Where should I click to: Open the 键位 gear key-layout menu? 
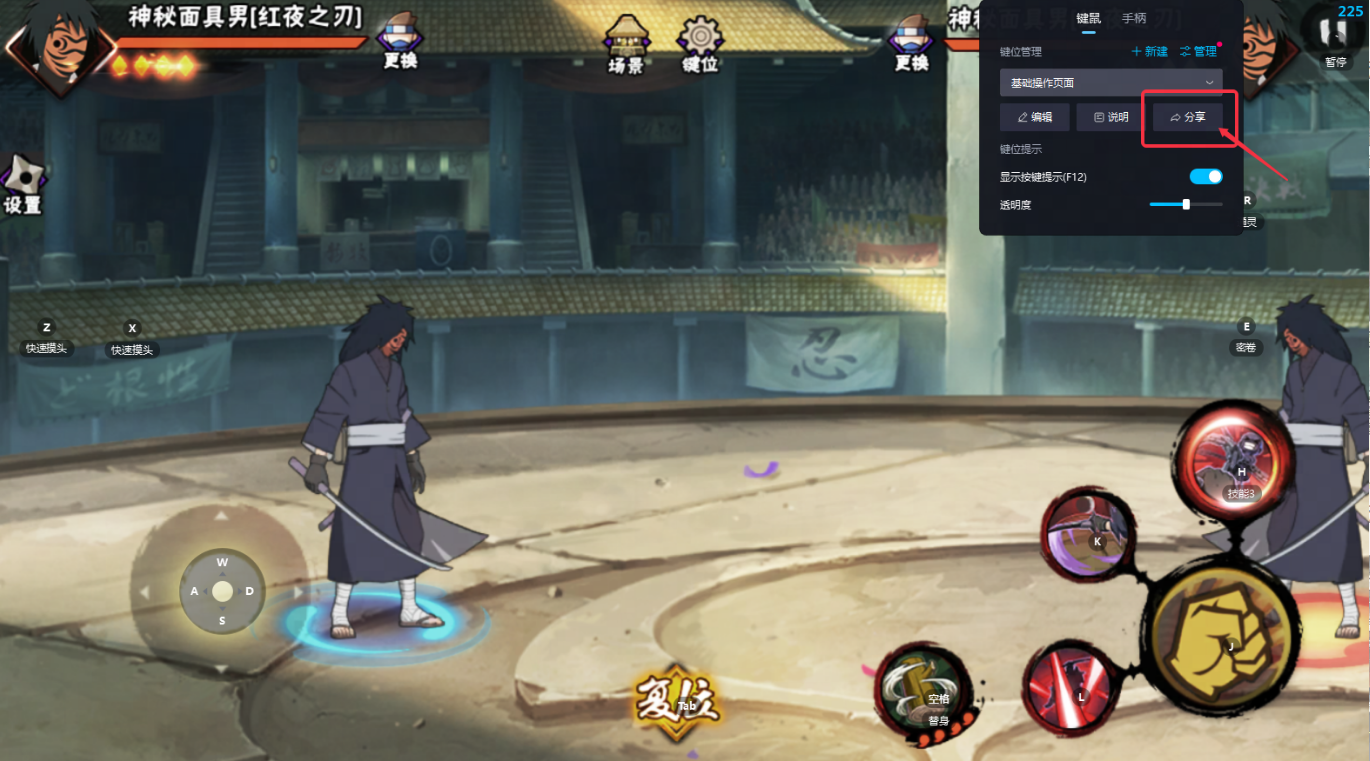[700, 45]
